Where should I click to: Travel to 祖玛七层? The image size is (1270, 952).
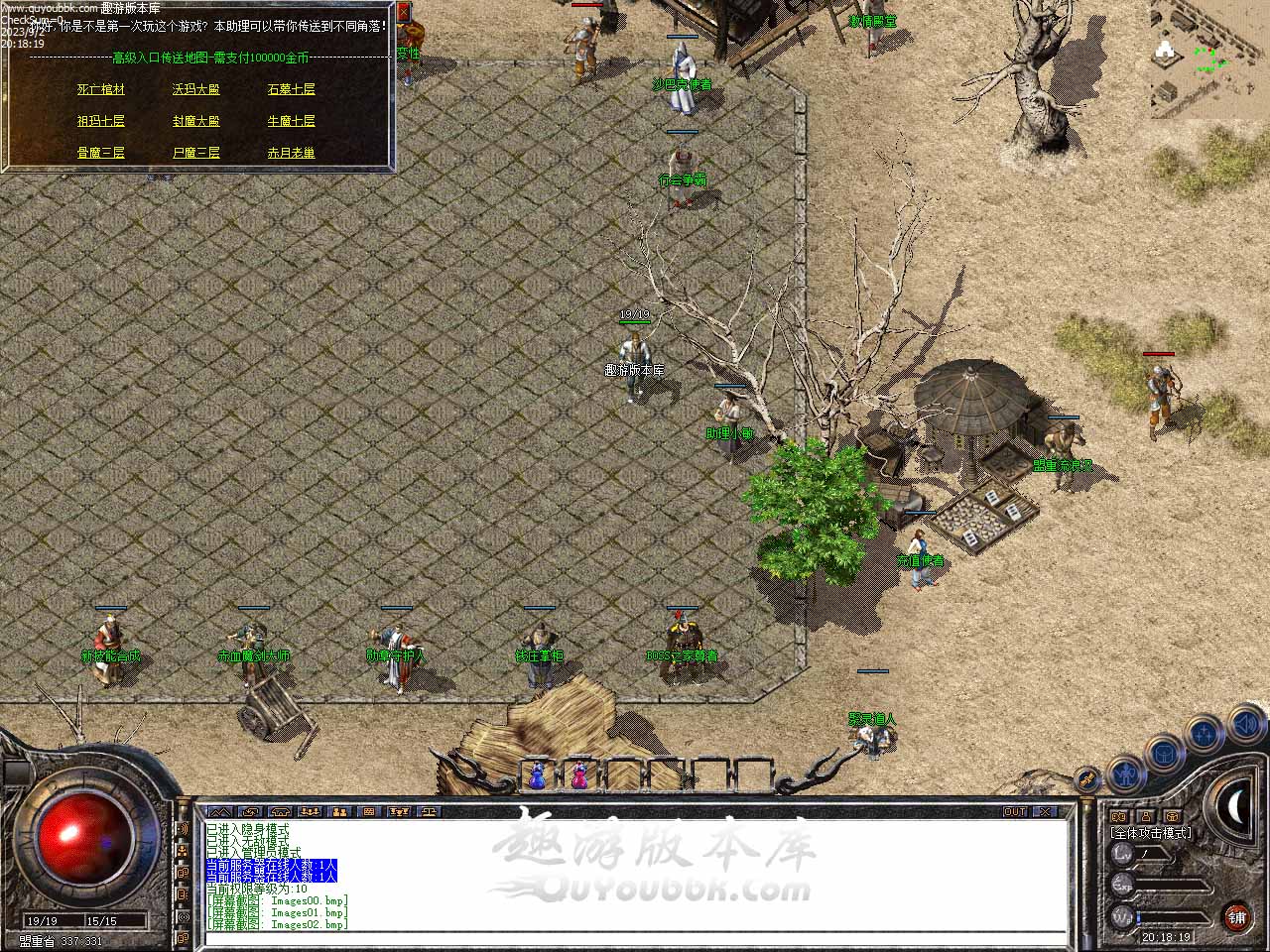pyautogui.click(x=101, y=121)
